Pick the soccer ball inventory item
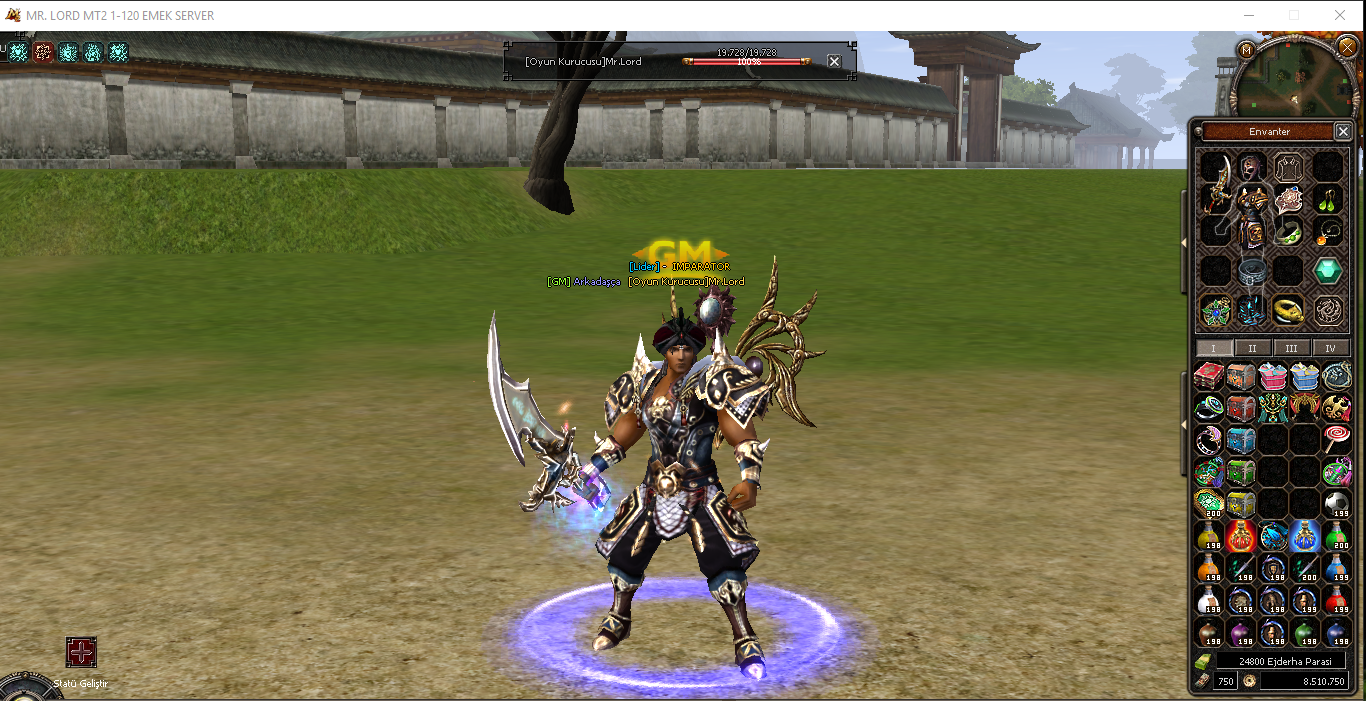This screenshot has height=701, width=1366. coord(1337,503)
